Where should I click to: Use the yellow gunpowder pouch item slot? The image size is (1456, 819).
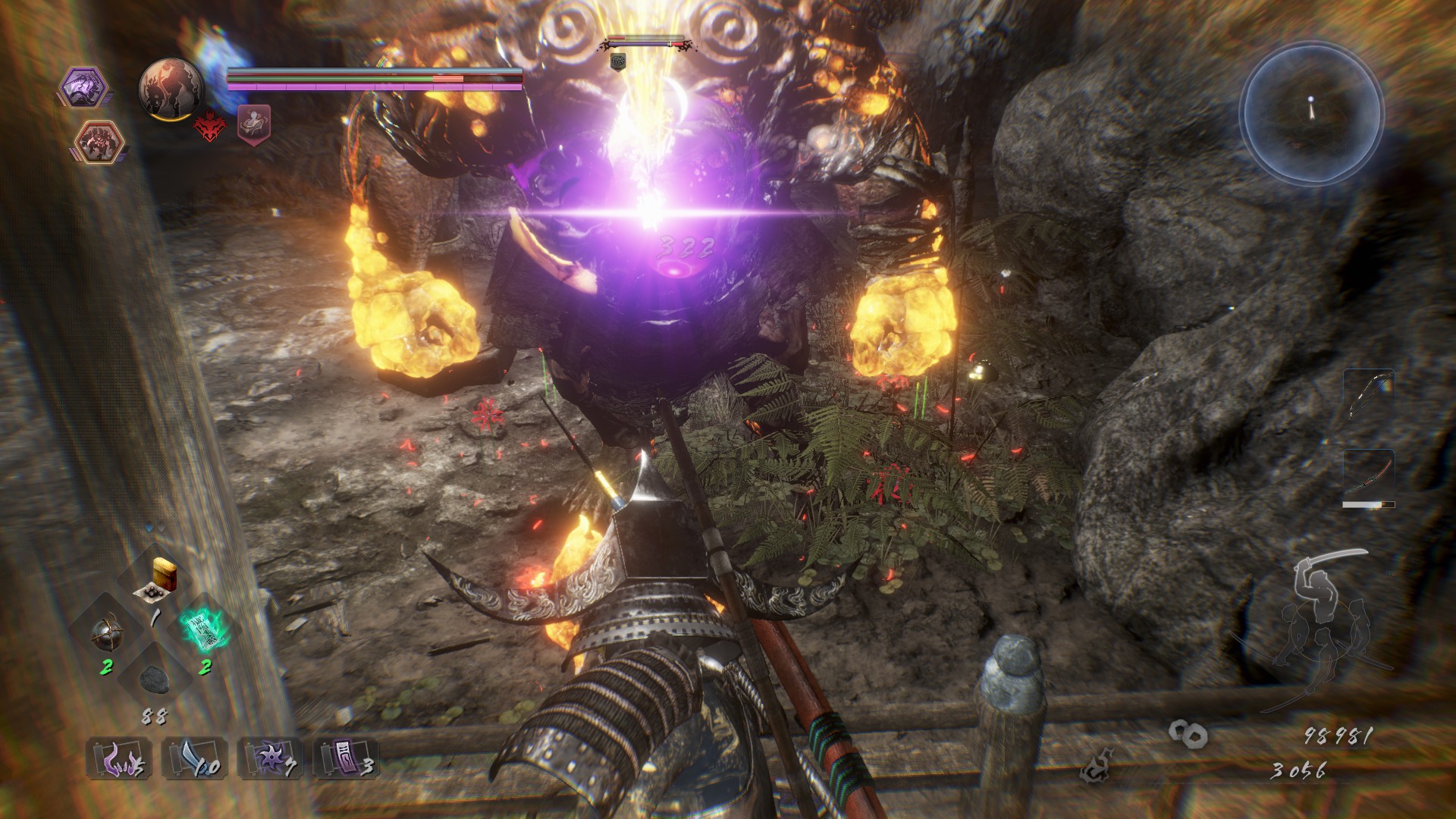tap(158, 578)
